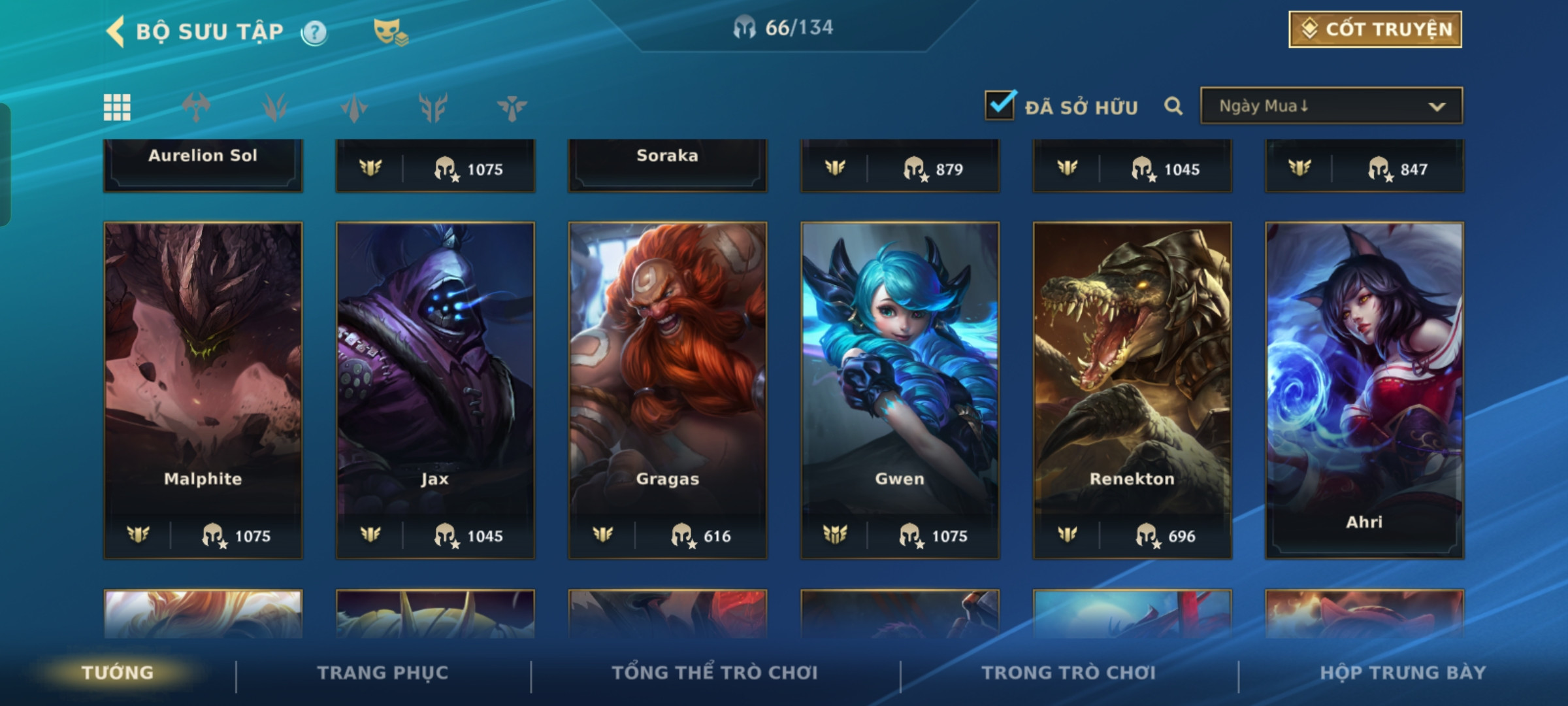This screenshot has height=706, width=1568.
Task: Switch to the Trang Phục tab
Action: (x=383, y=673)
